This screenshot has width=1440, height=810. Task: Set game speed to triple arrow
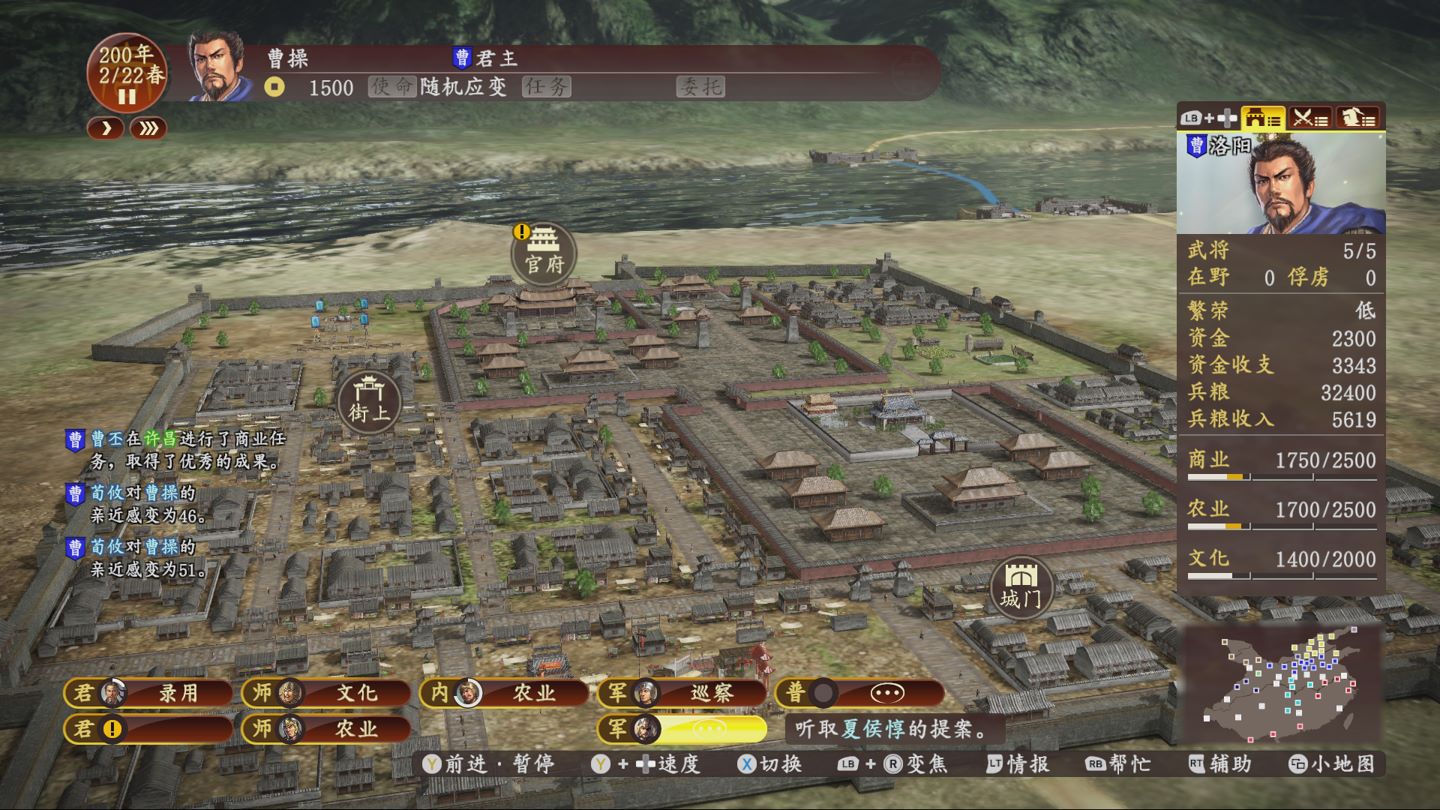pos(148,128)
